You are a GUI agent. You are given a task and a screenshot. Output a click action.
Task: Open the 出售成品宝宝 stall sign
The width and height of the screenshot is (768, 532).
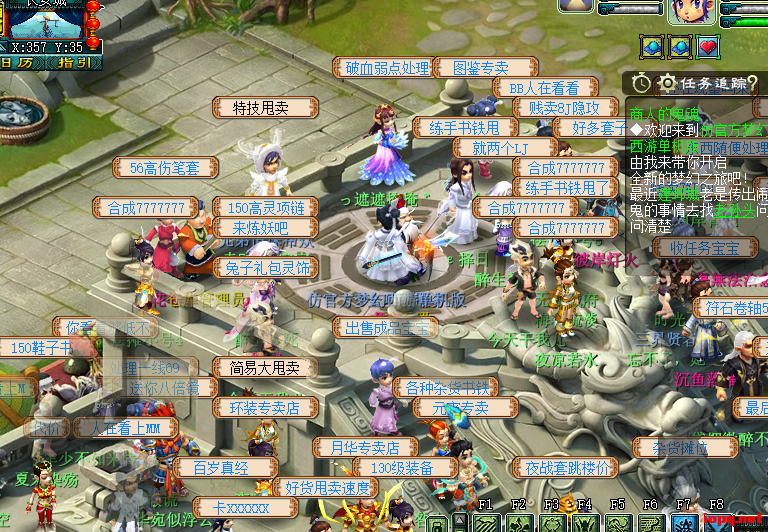(385, 327)
